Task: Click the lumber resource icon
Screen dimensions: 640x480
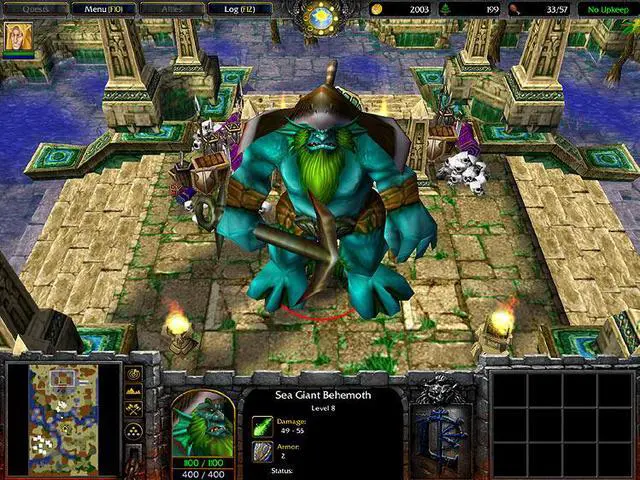Action: pos(445,9)
